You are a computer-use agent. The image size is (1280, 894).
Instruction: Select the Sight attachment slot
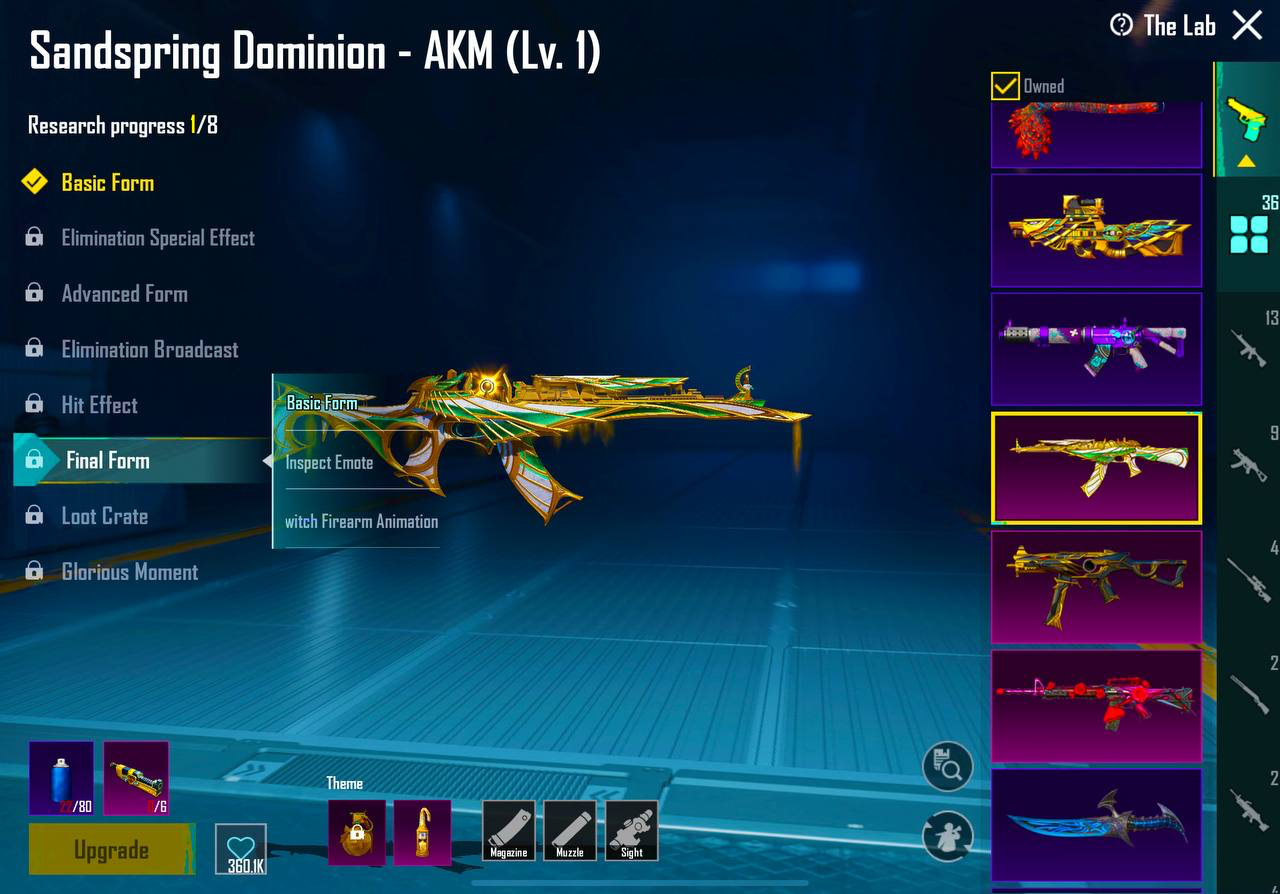[632, 830]
